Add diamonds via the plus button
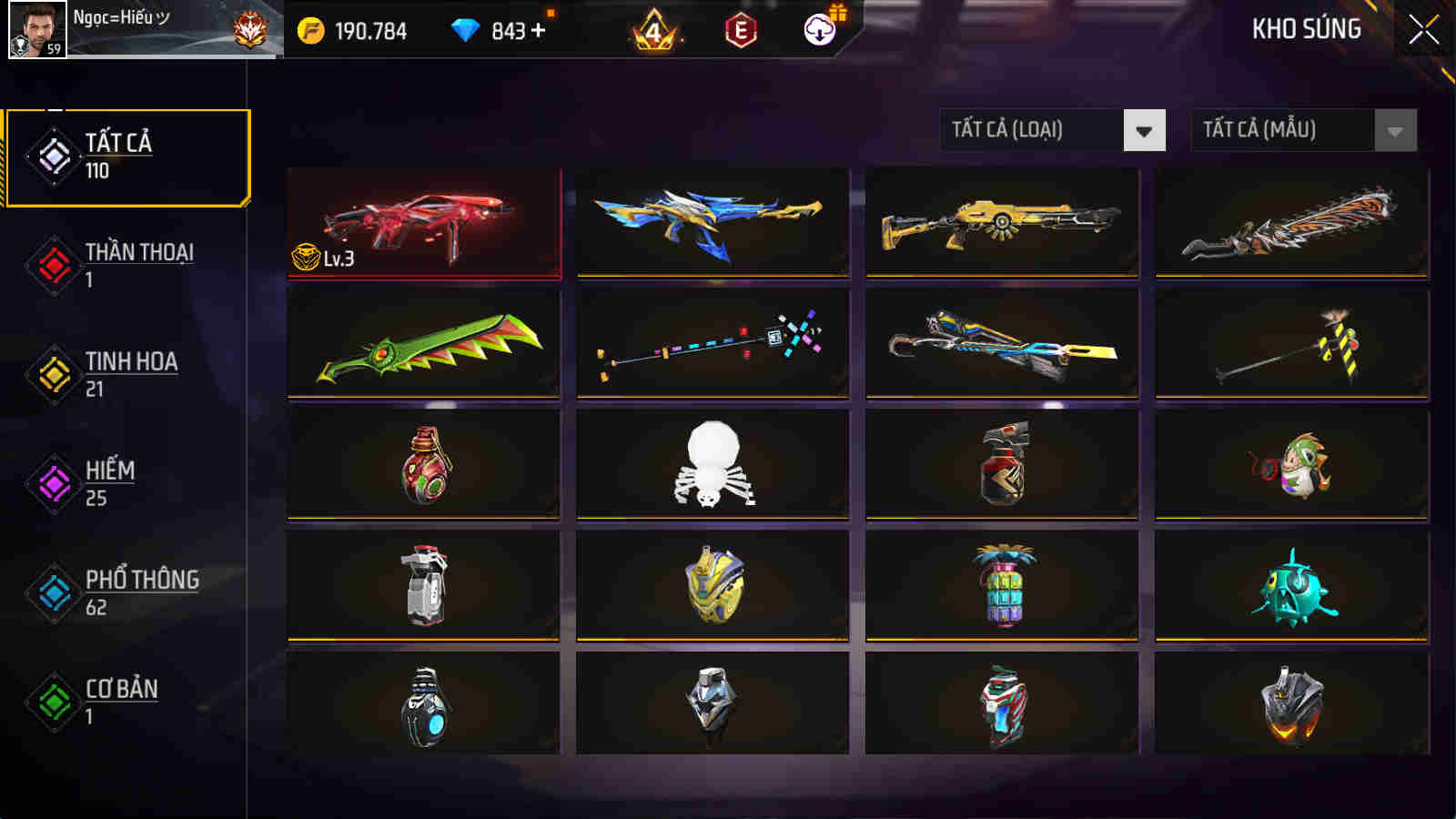The image size is (1456, 819). tap(540, 30)
